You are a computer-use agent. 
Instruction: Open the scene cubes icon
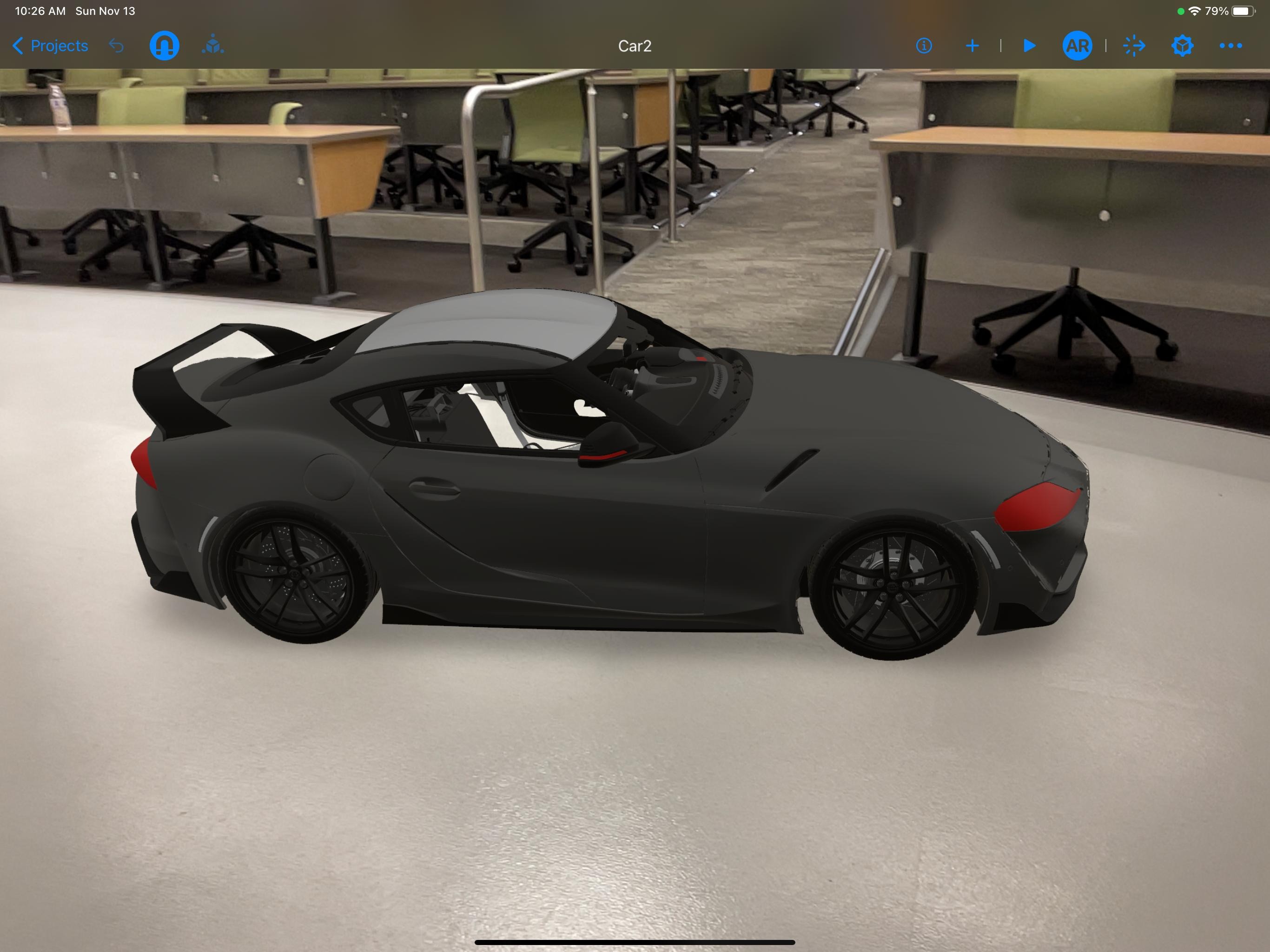[x=213, y=46]
